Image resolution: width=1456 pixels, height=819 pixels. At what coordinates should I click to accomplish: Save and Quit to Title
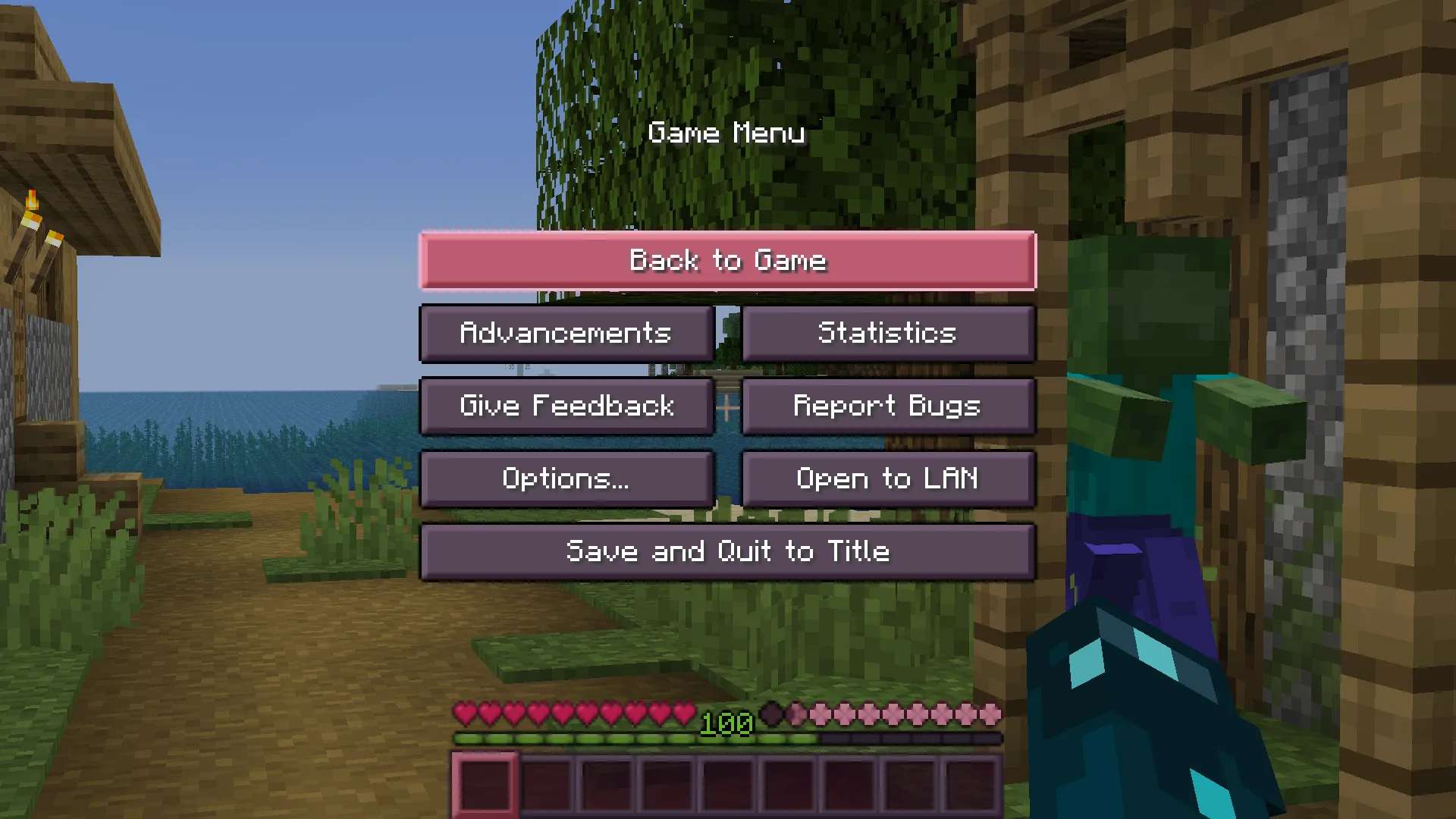(728, 552)
